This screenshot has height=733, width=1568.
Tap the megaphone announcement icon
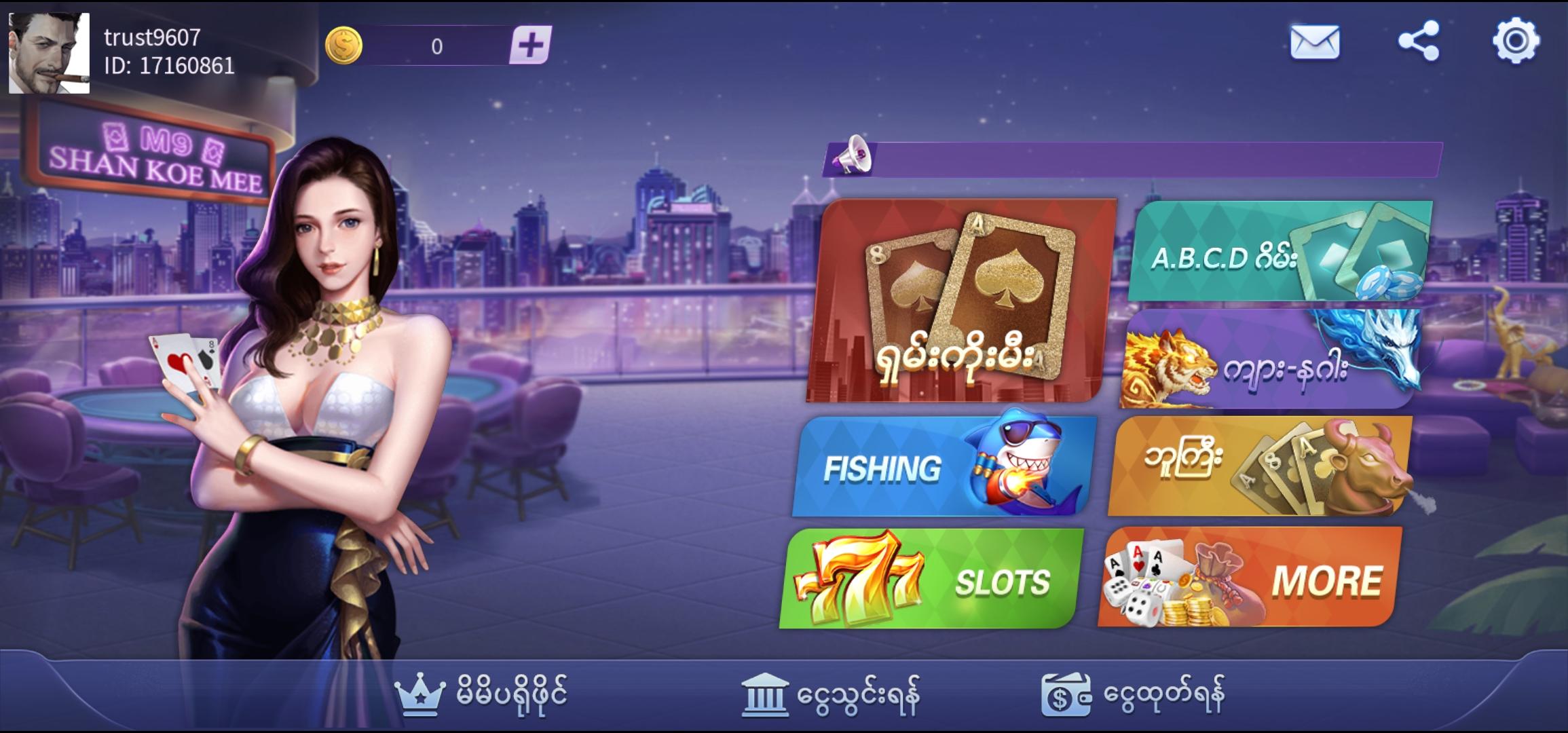(x=853, y=158)
